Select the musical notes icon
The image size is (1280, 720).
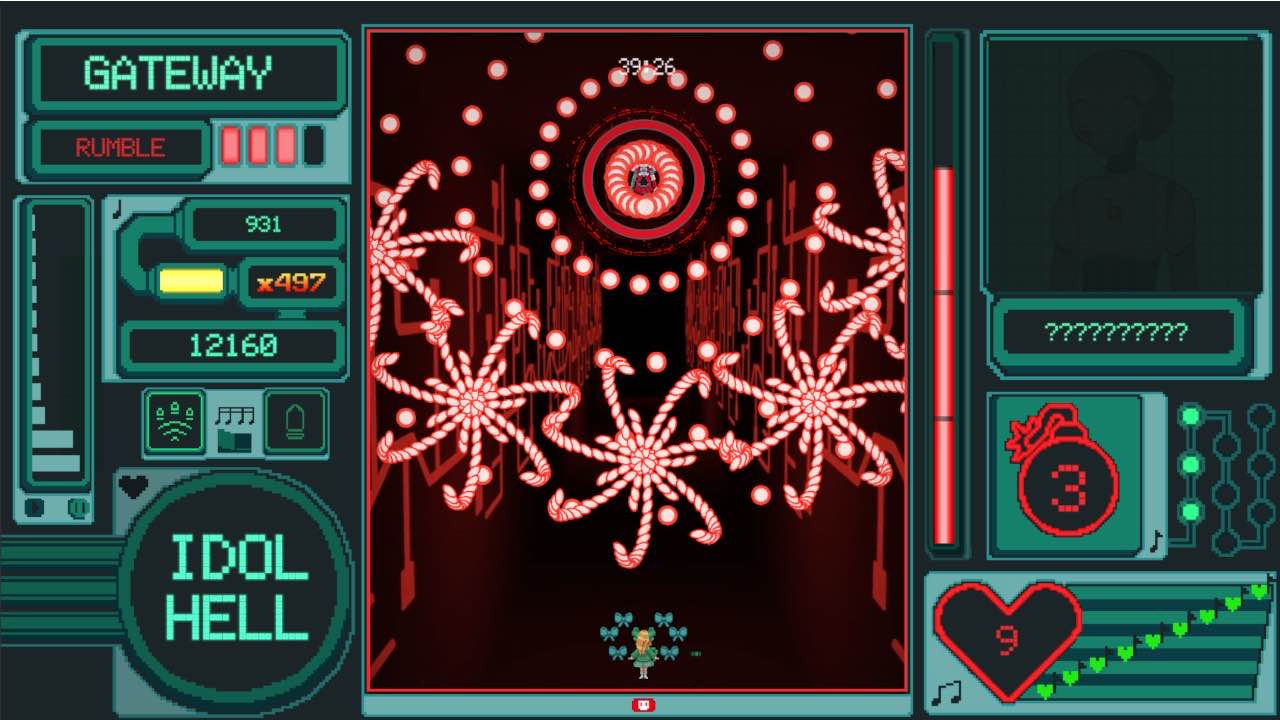pyautogui.click(x=235, y=415)
